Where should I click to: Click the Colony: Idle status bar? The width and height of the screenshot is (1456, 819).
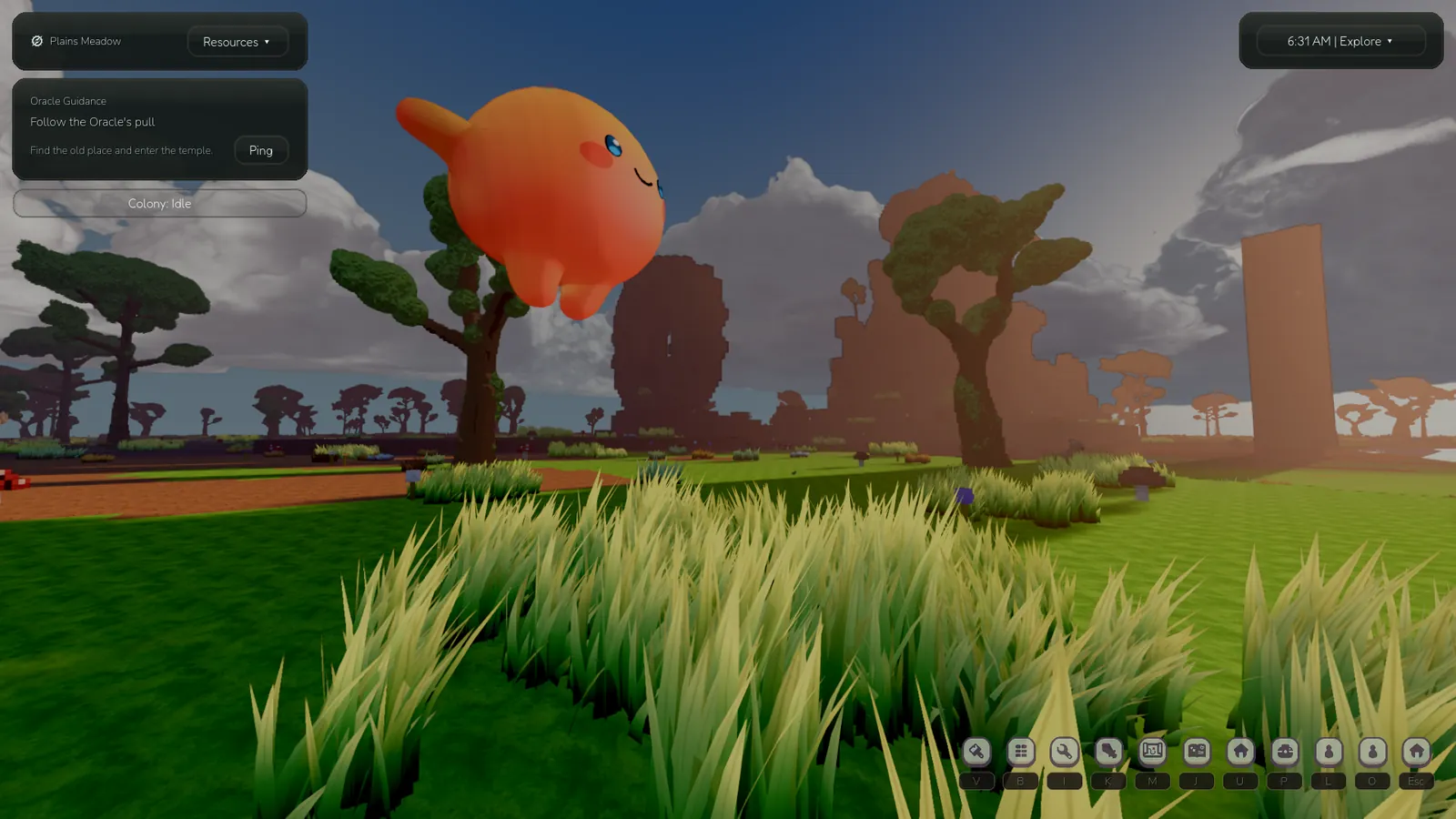tap(159, 204)
